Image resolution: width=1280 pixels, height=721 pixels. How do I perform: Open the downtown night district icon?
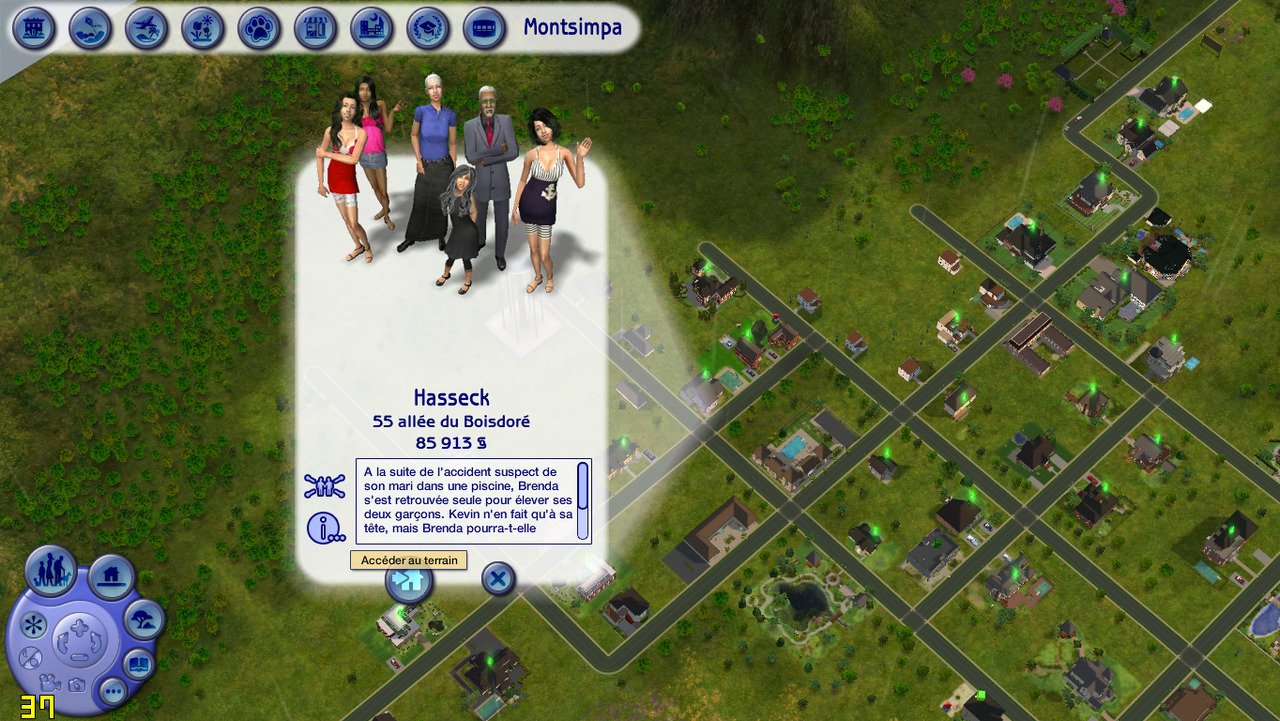(x=371, y=28)
